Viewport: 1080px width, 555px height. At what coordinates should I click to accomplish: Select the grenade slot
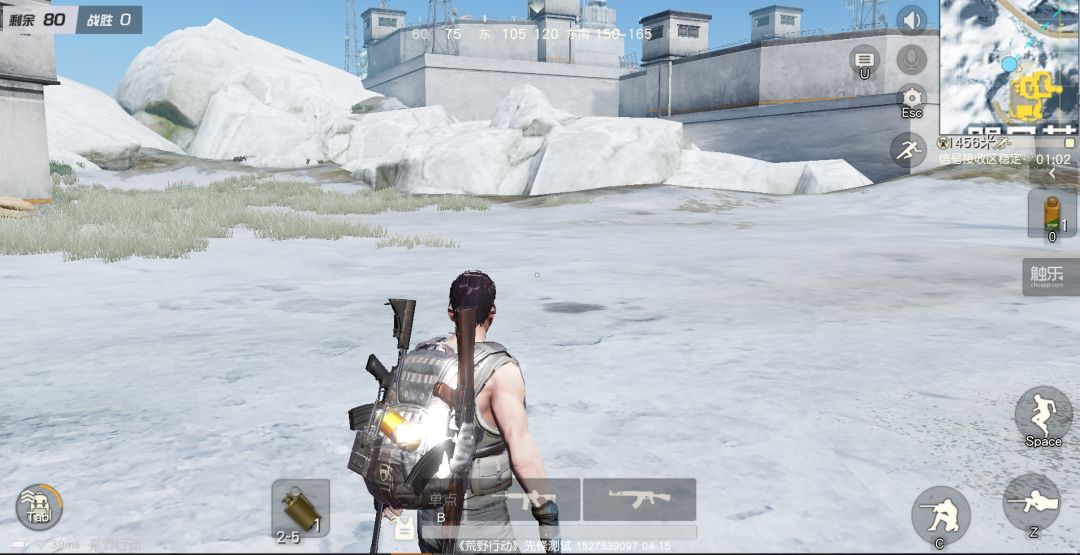tap(300, 507)
